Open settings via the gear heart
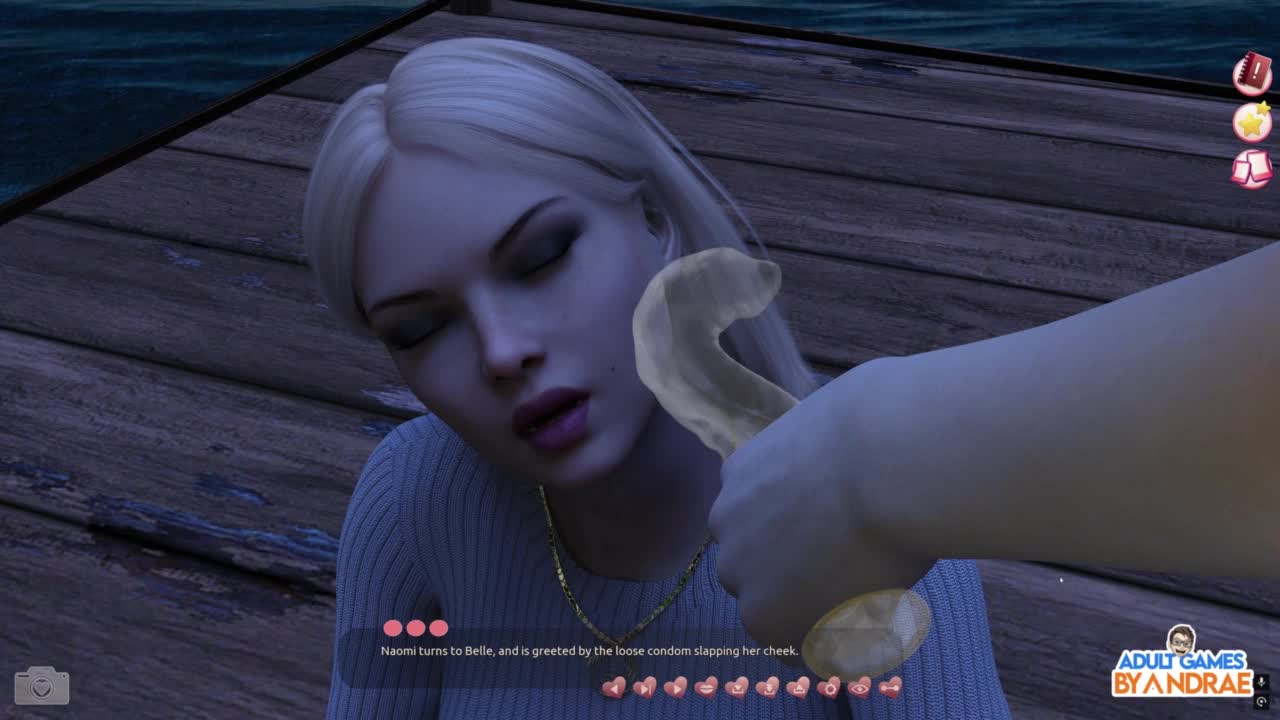Viewport: 1280px width, 720px height. click(x=829, y=687)
